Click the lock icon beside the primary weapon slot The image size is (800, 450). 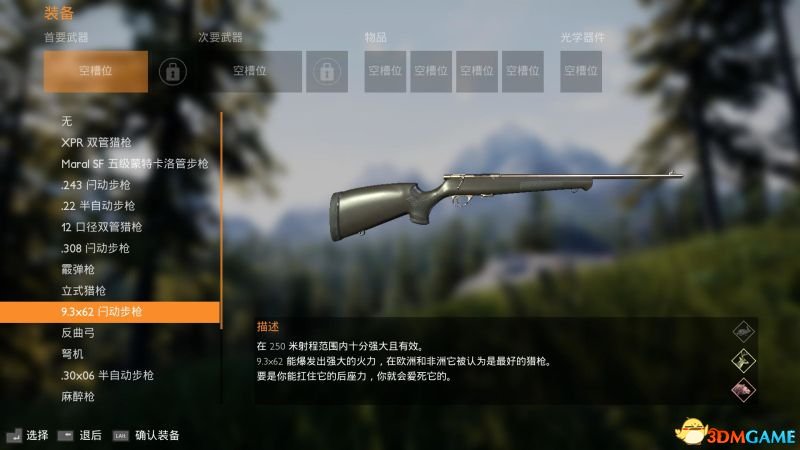pos(173,72)
